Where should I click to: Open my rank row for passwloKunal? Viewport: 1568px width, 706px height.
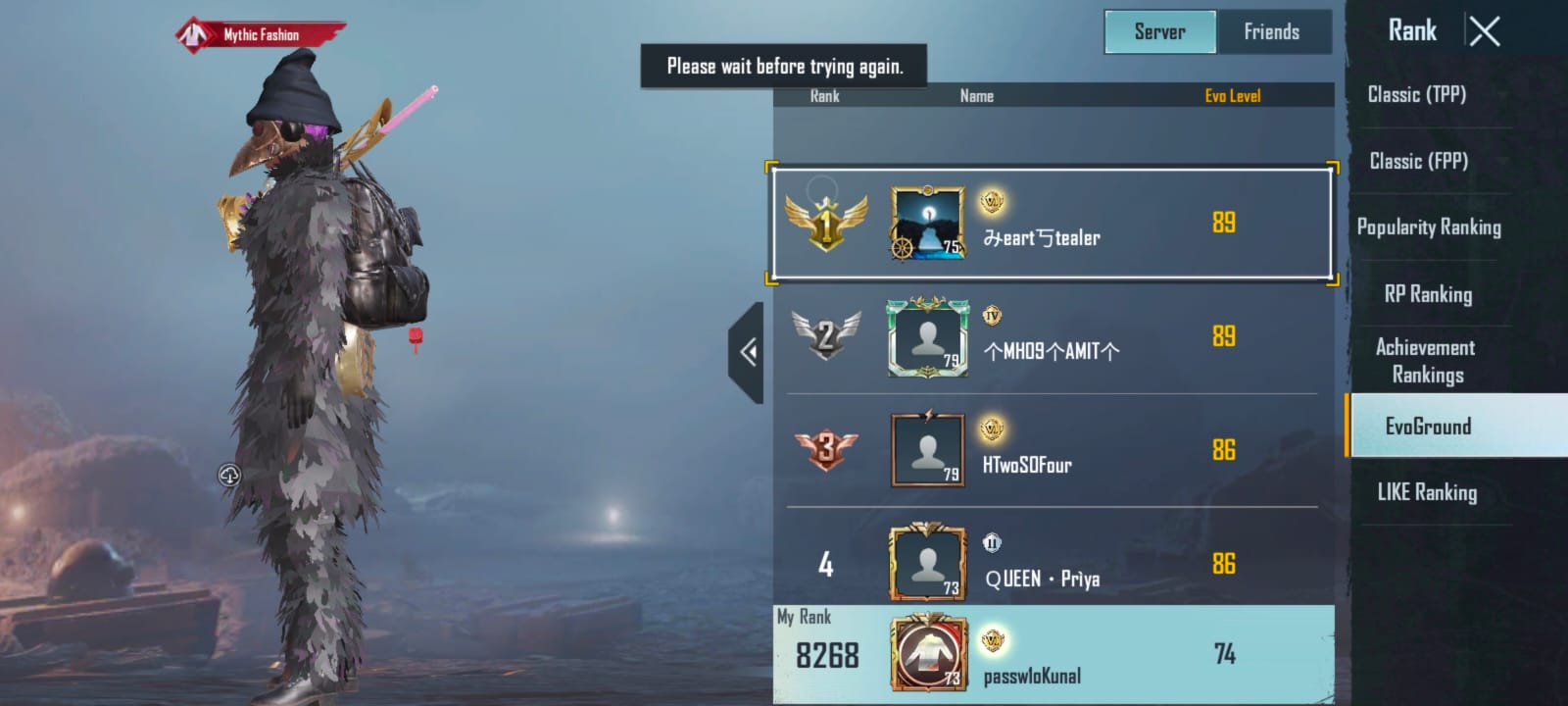point(1052,655)
